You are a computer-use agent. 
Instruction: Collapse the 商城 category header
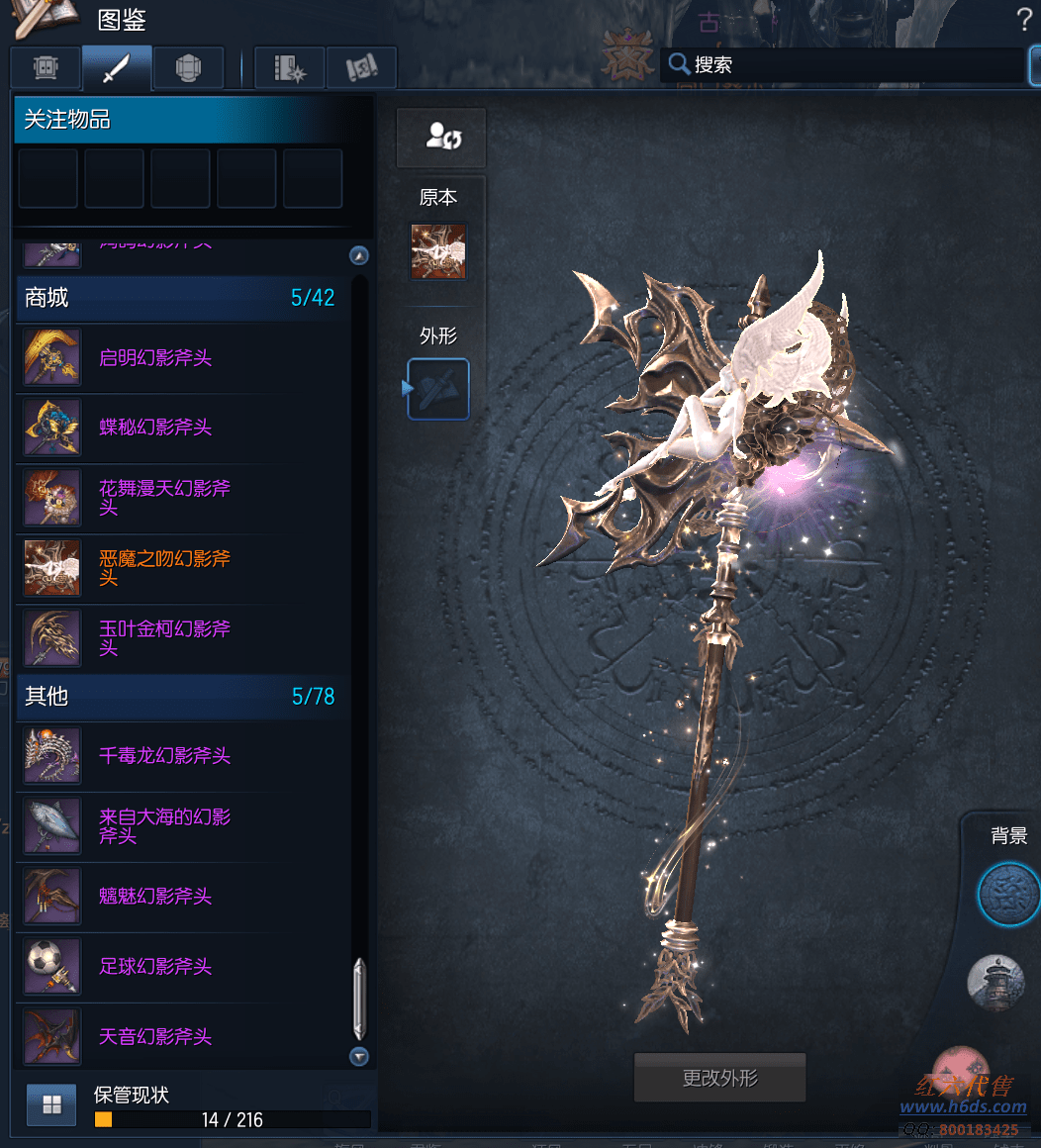click(x=178, y=298)
